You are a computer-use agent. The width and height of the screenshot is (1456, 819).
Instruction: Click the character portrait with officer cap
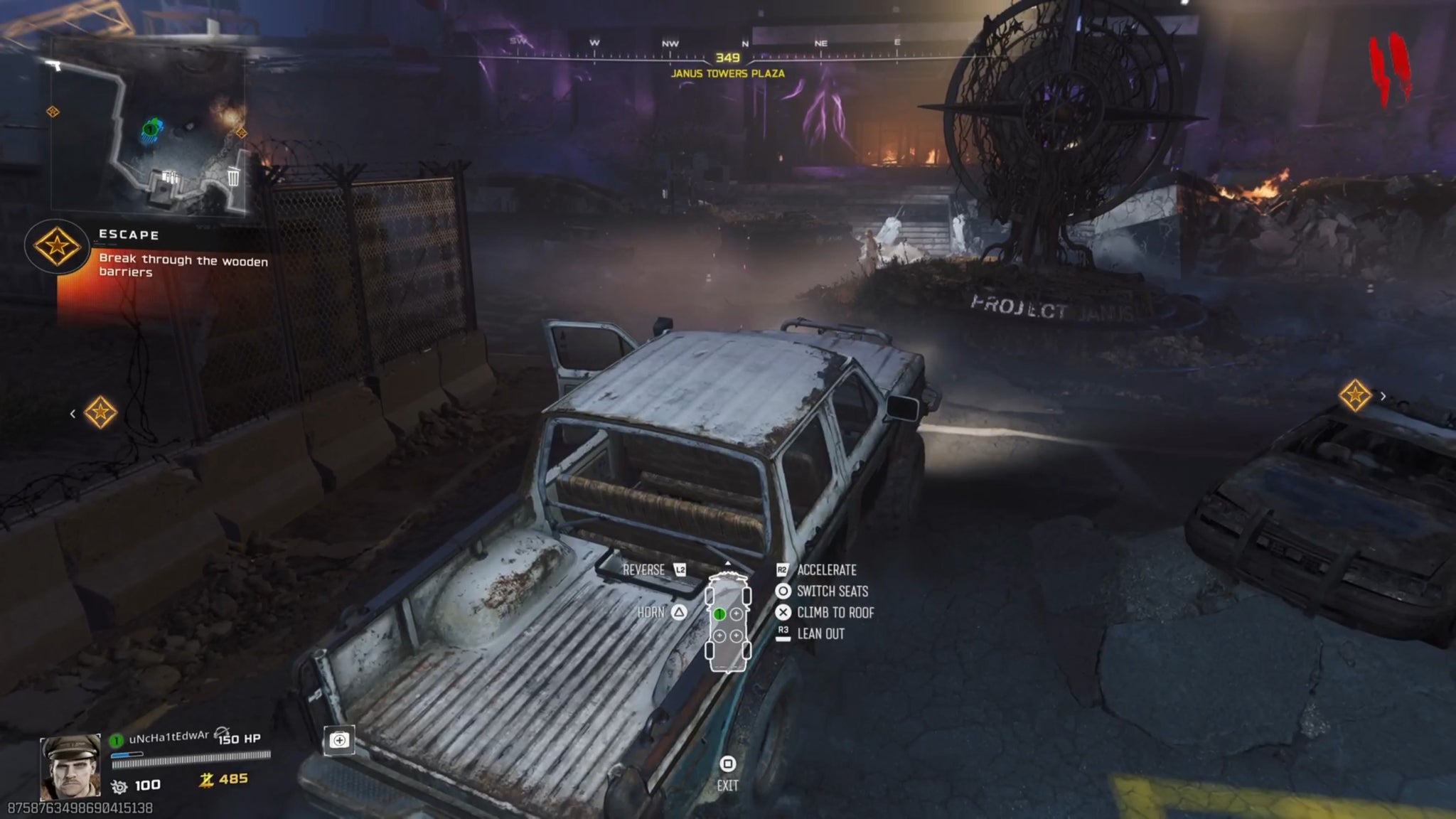click(x=70, y=768)
